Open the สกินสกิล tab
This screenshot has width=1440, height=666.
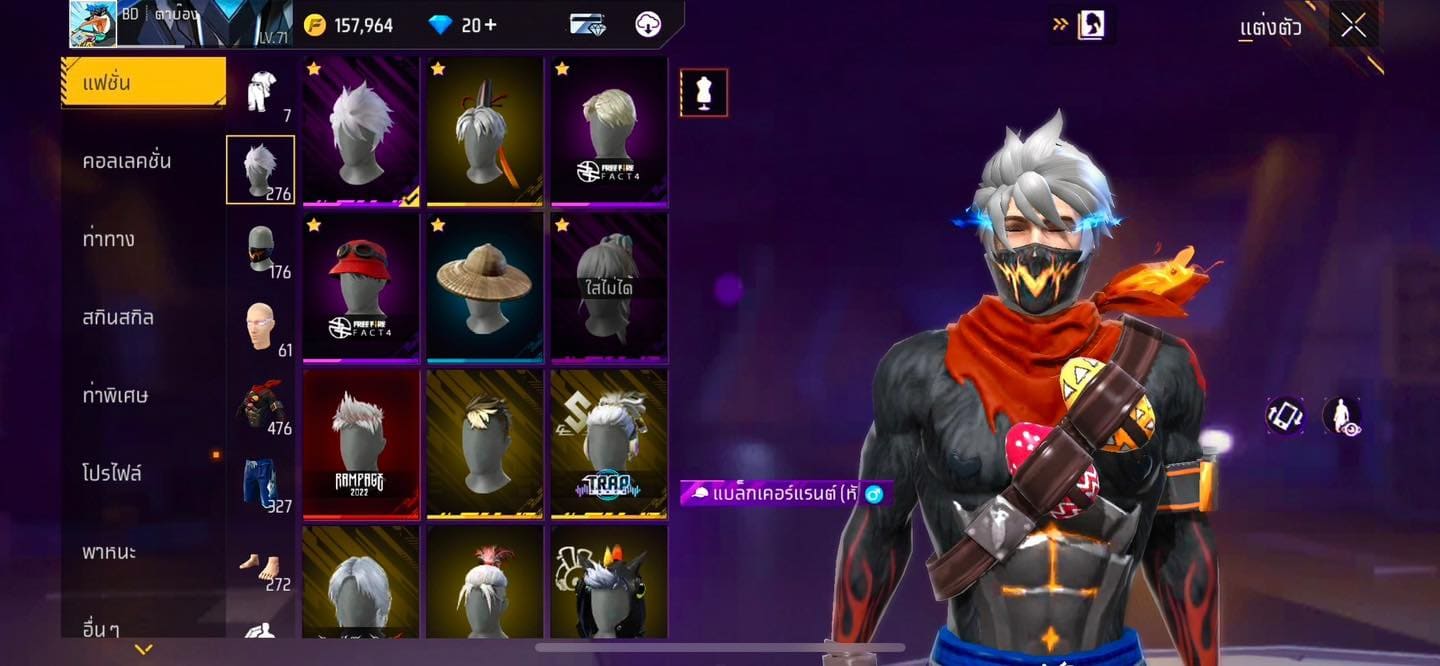(x=118, y=317)
